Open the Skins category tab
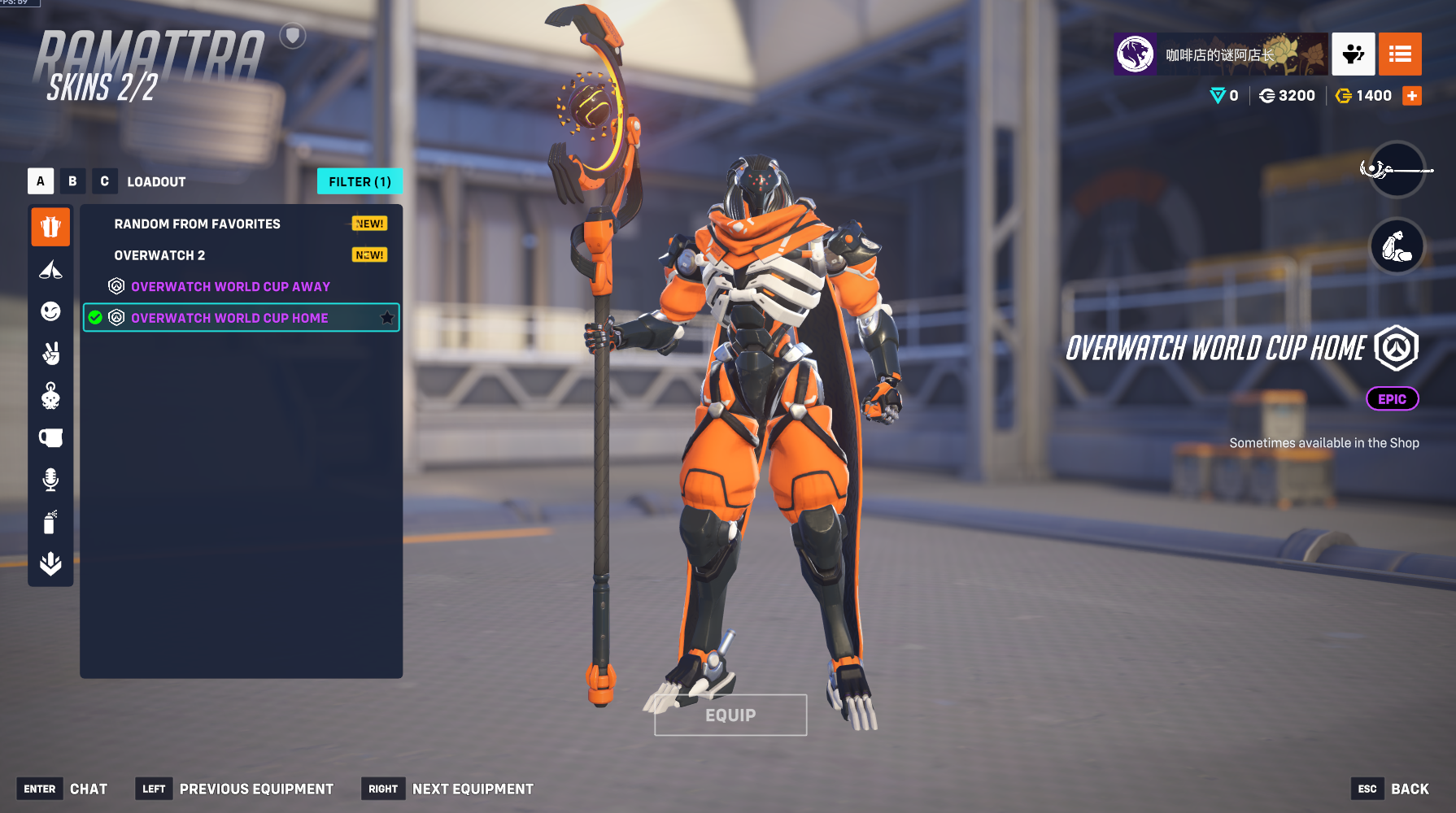The height and width of the screenshot is (813, 1456). [50, 227]
